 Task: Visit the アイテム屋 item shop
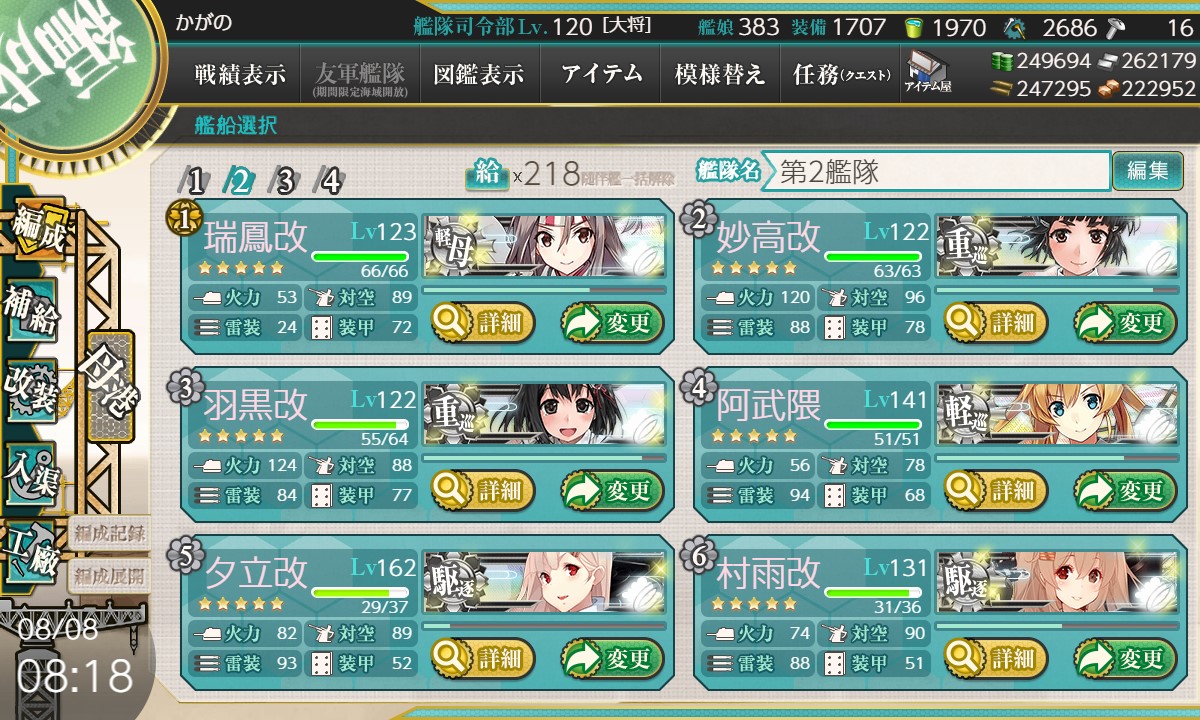pos(928,72)
